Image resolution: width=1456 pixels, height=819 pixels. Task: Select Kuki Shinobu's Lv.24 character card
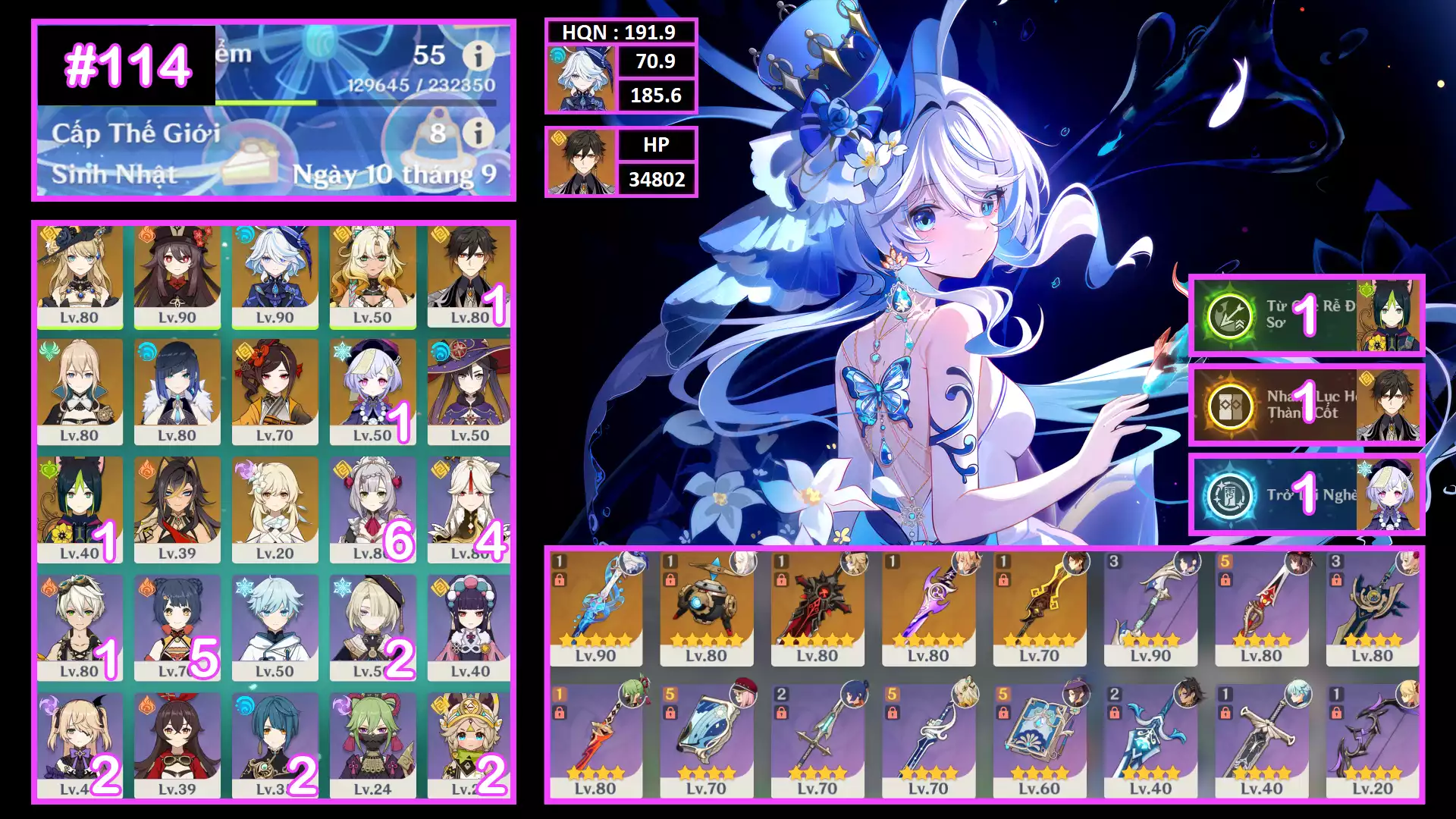pos(372,746)
